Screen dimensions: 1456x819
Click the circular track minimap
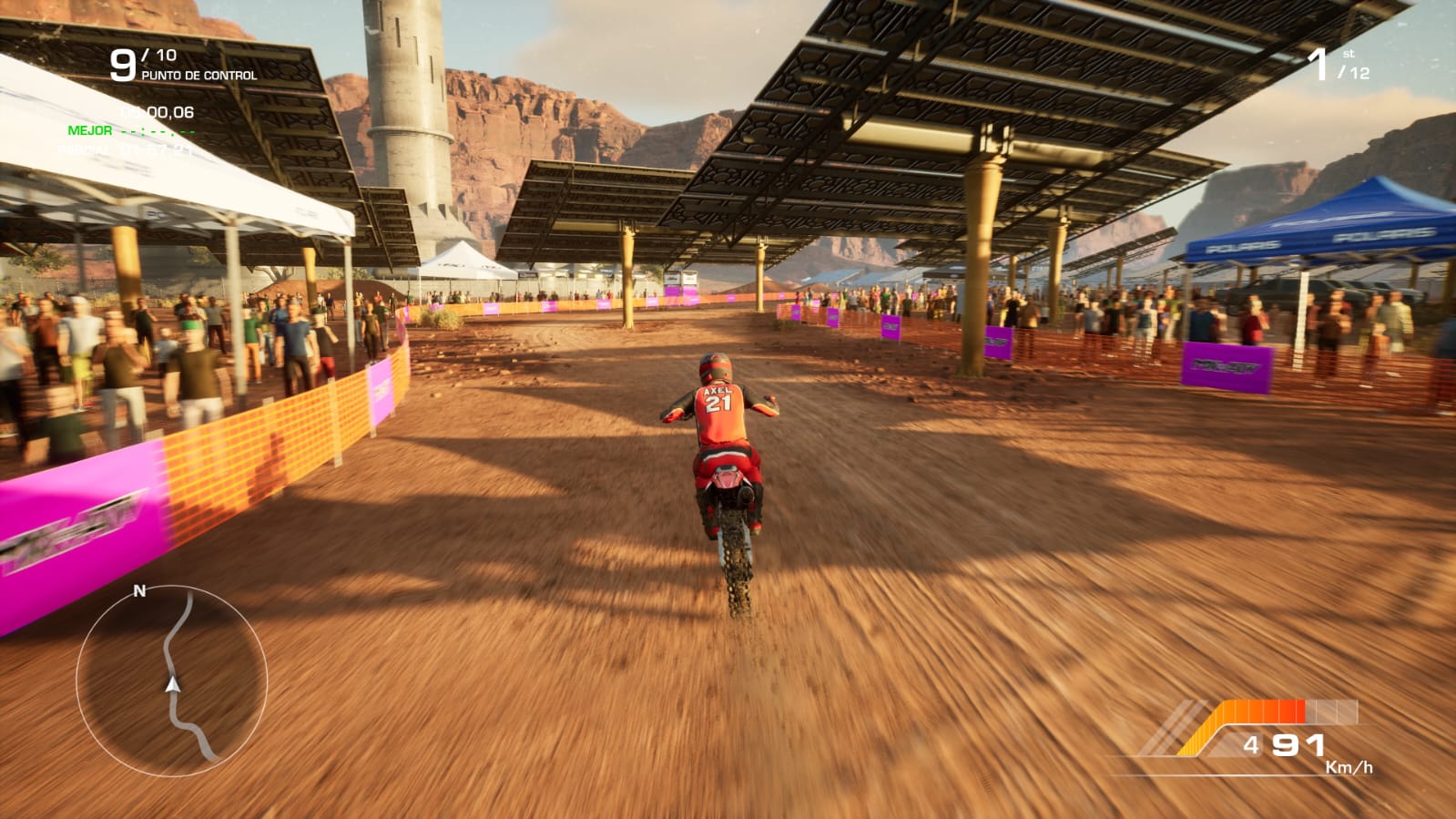[x=171, y=681]
